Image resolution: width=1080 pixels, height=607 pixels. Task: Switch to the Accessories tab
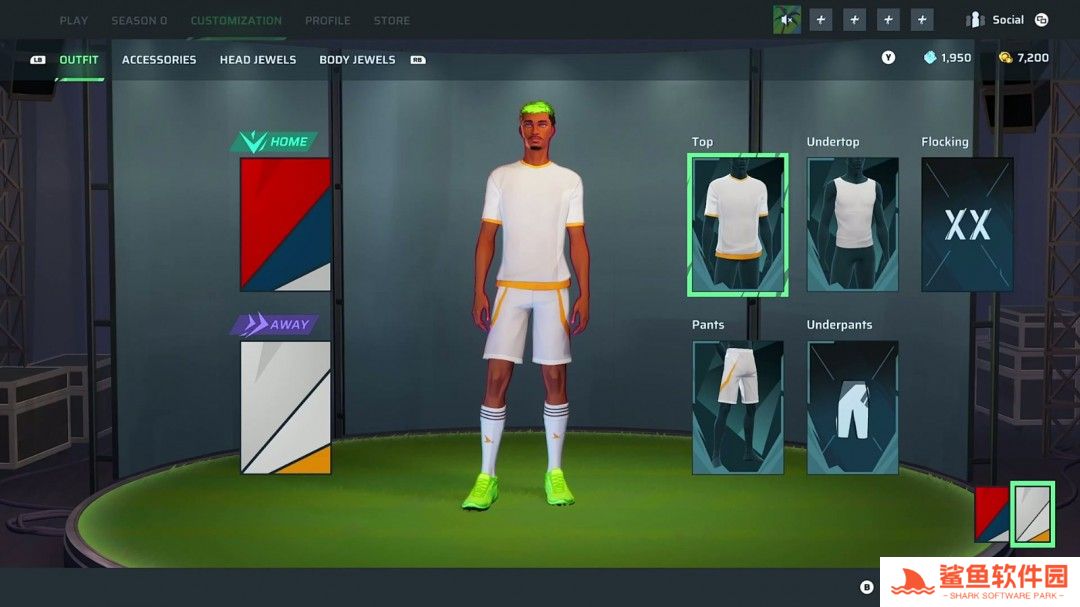pos(159,60)
